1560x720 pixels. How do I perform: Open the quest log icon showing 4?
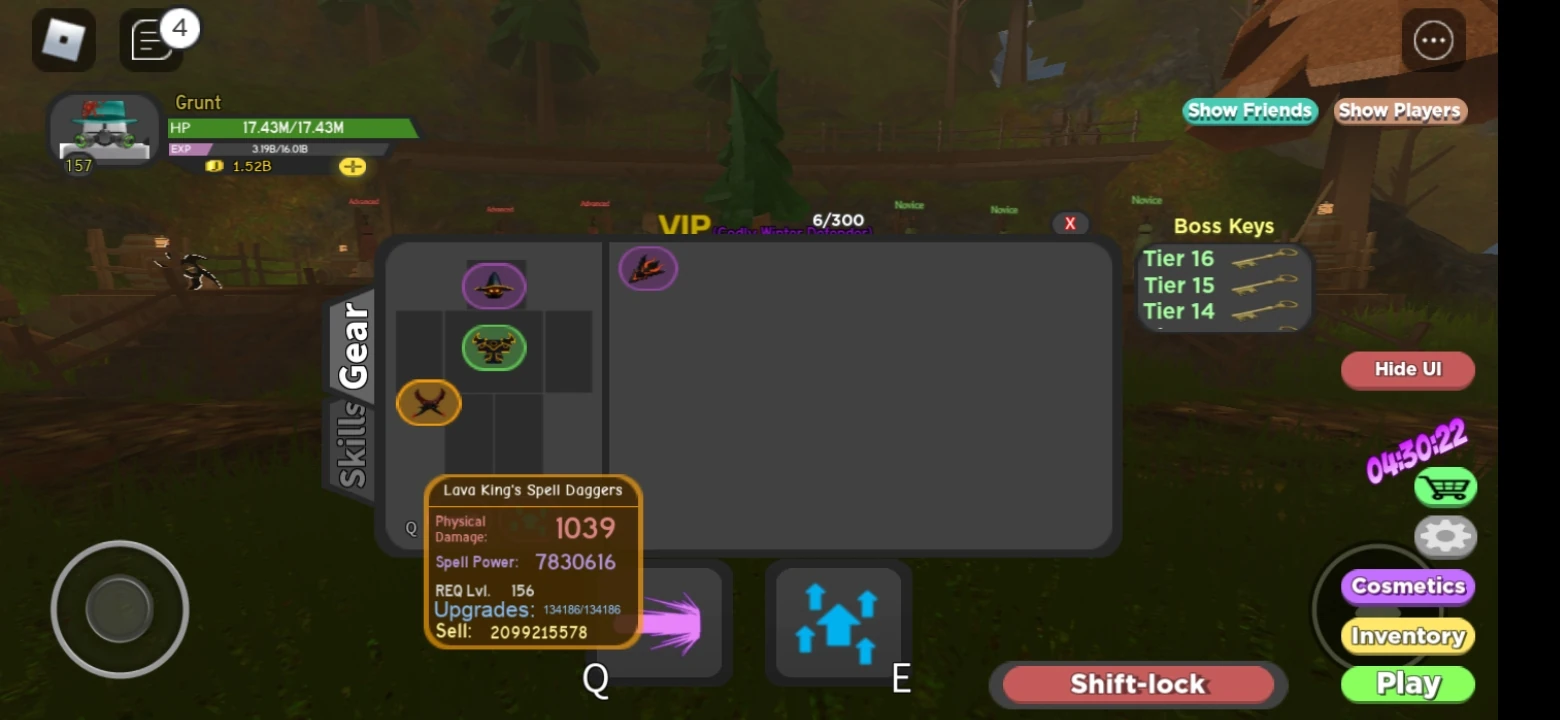(x=150, y=38)
